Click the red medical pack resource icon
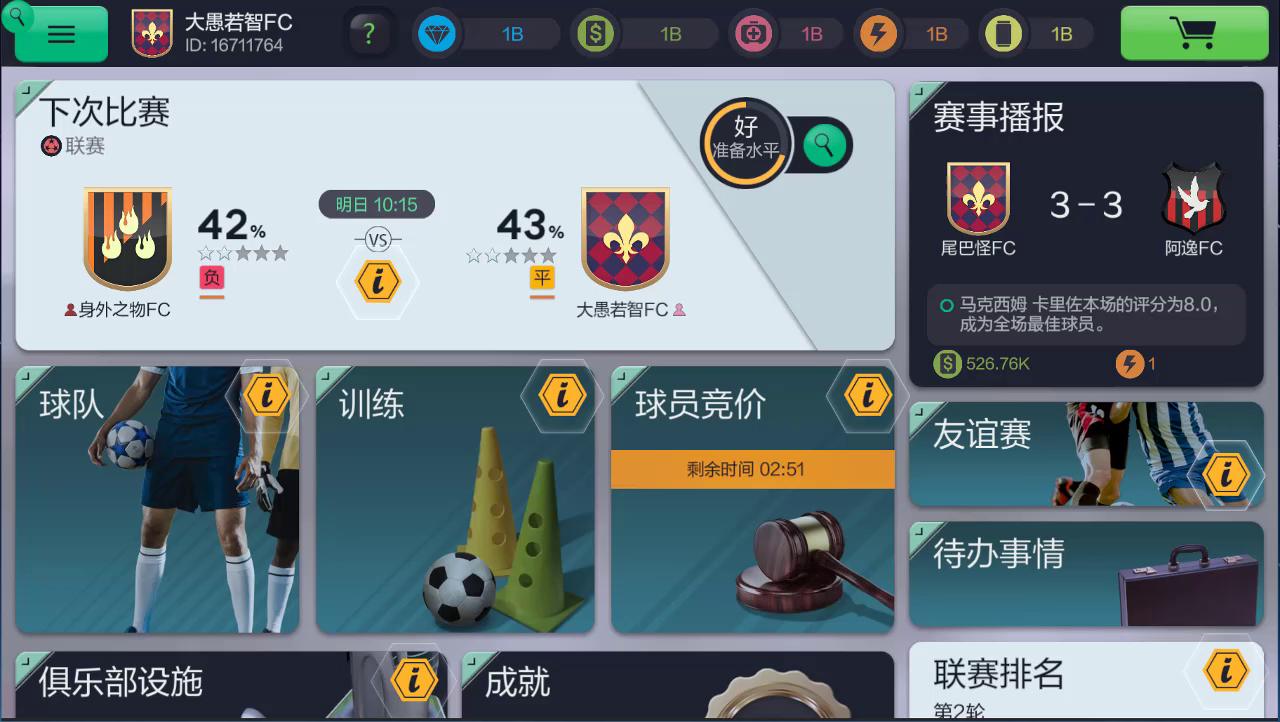 coord(753,33)
